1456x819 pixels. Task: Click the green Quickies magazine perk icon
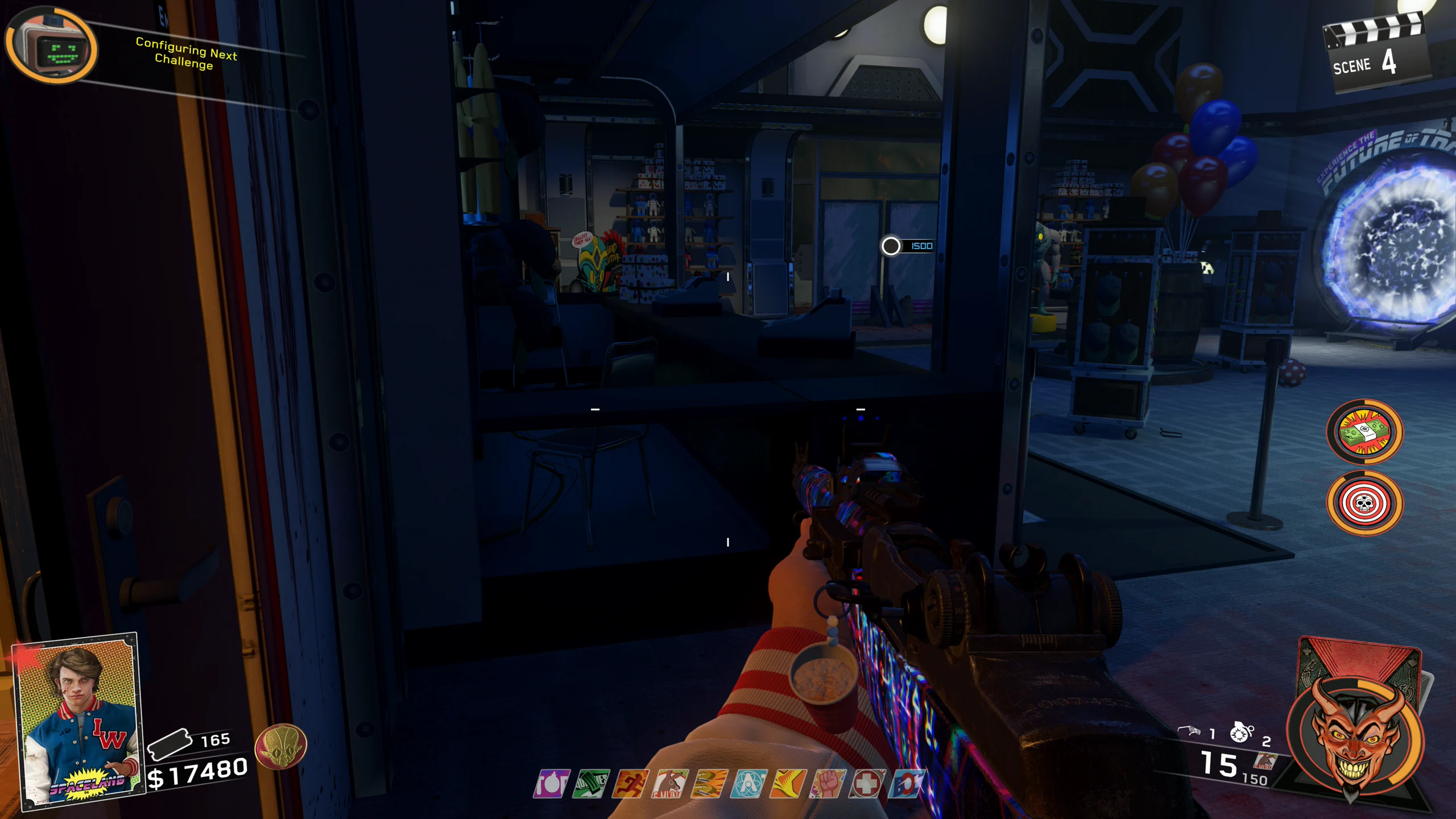coord(591,784)
